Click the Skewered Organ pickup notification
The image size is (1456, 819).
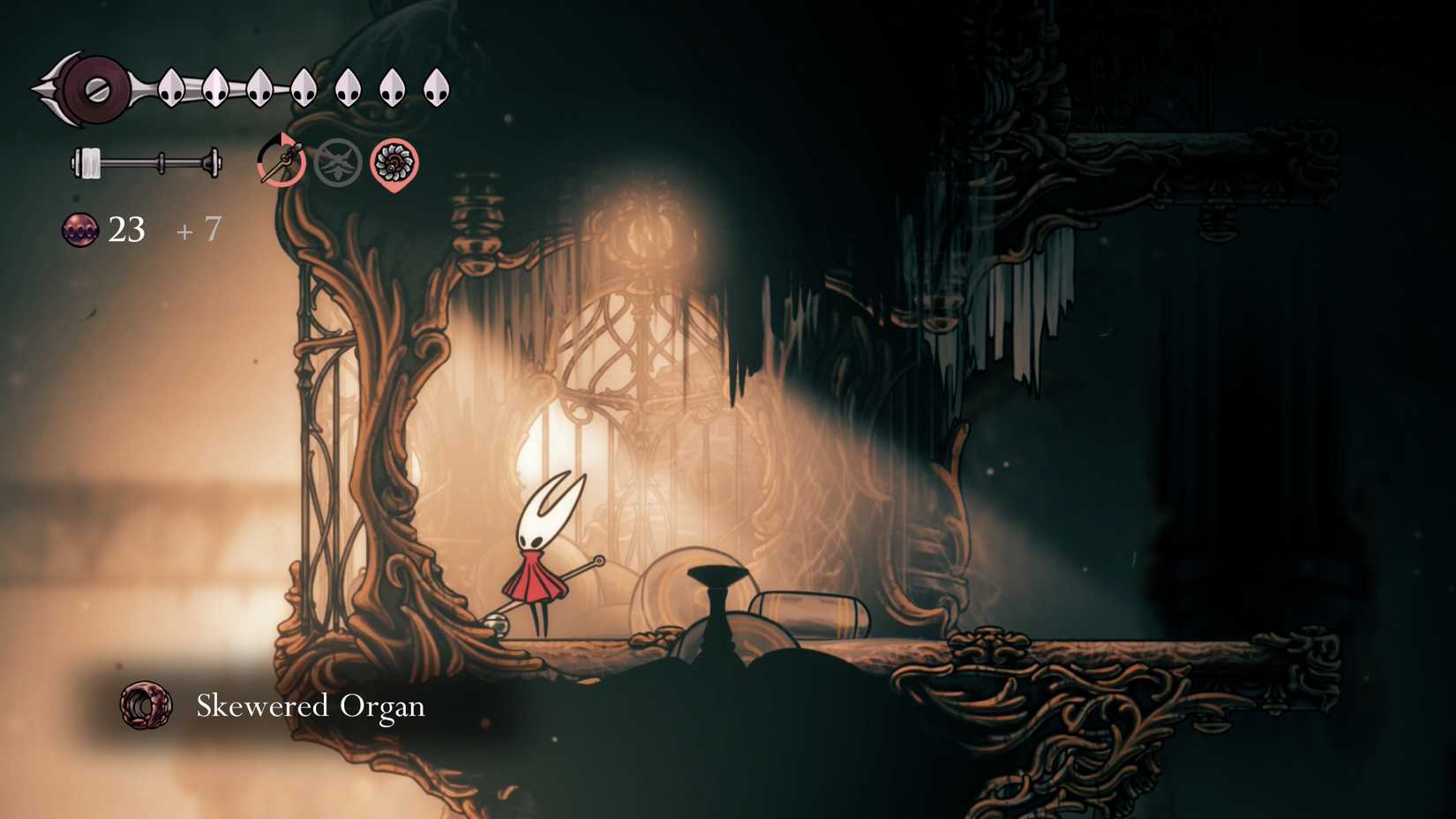(274, 706)
